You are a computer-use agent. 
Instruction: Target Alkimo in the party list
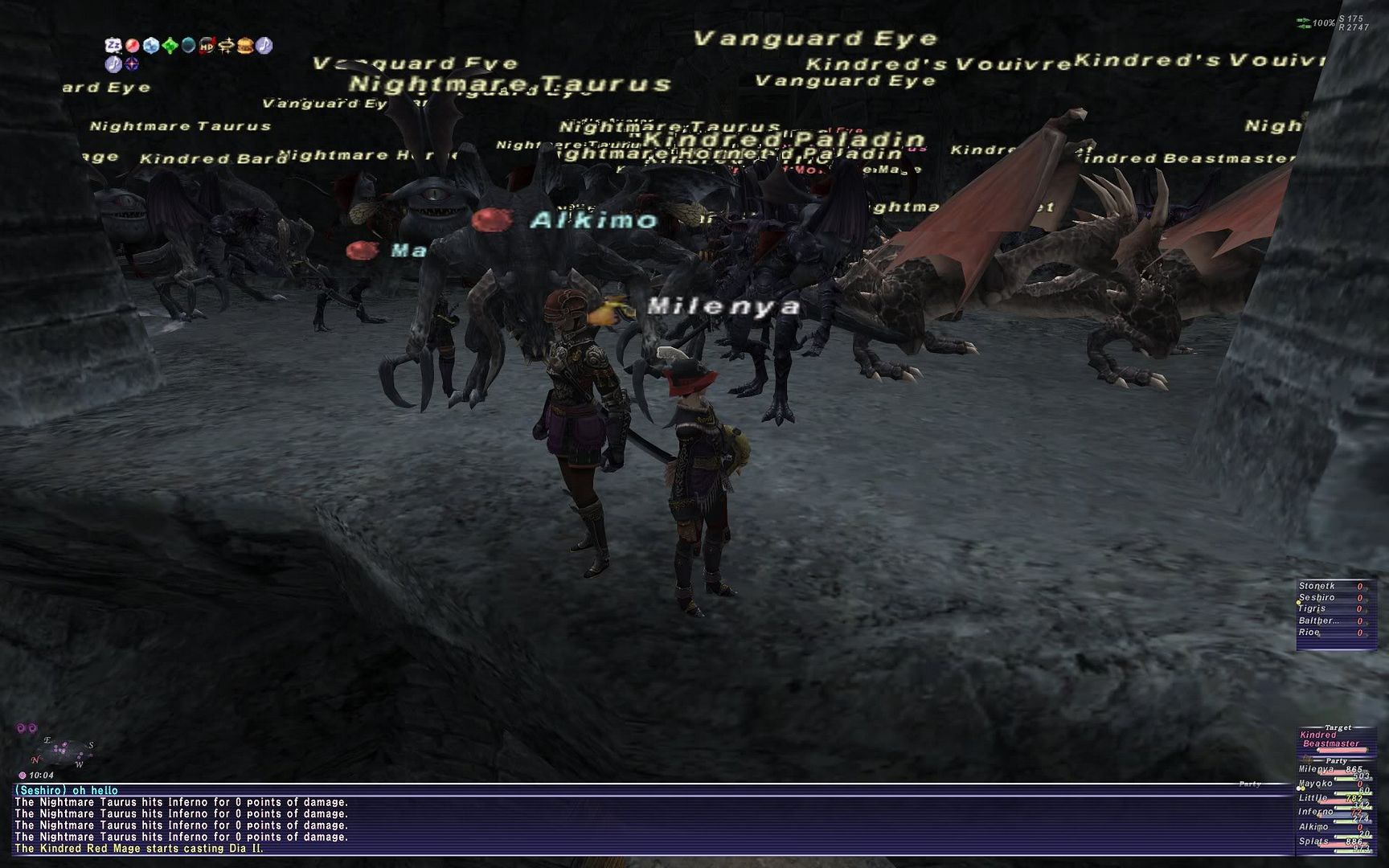pyautogui.click(x=1315, y=827)
